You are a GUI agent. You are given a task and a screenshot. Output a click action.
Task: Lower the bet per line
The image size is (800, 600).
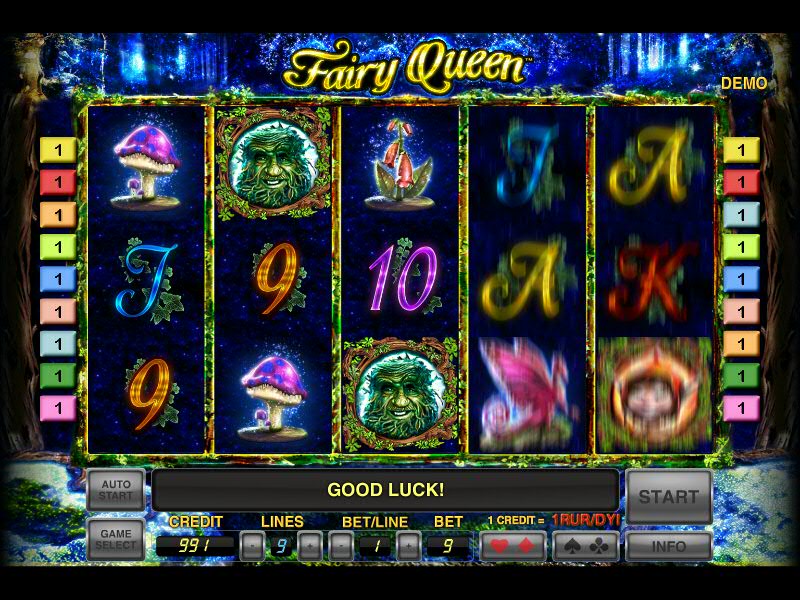pos(340,546)
